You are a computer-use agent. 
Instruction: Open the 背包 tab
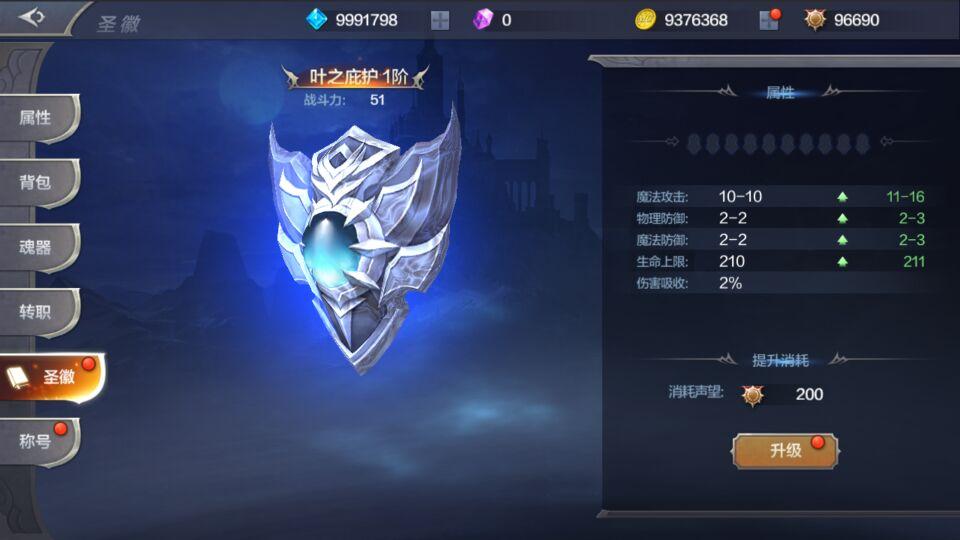pos(36,183)
